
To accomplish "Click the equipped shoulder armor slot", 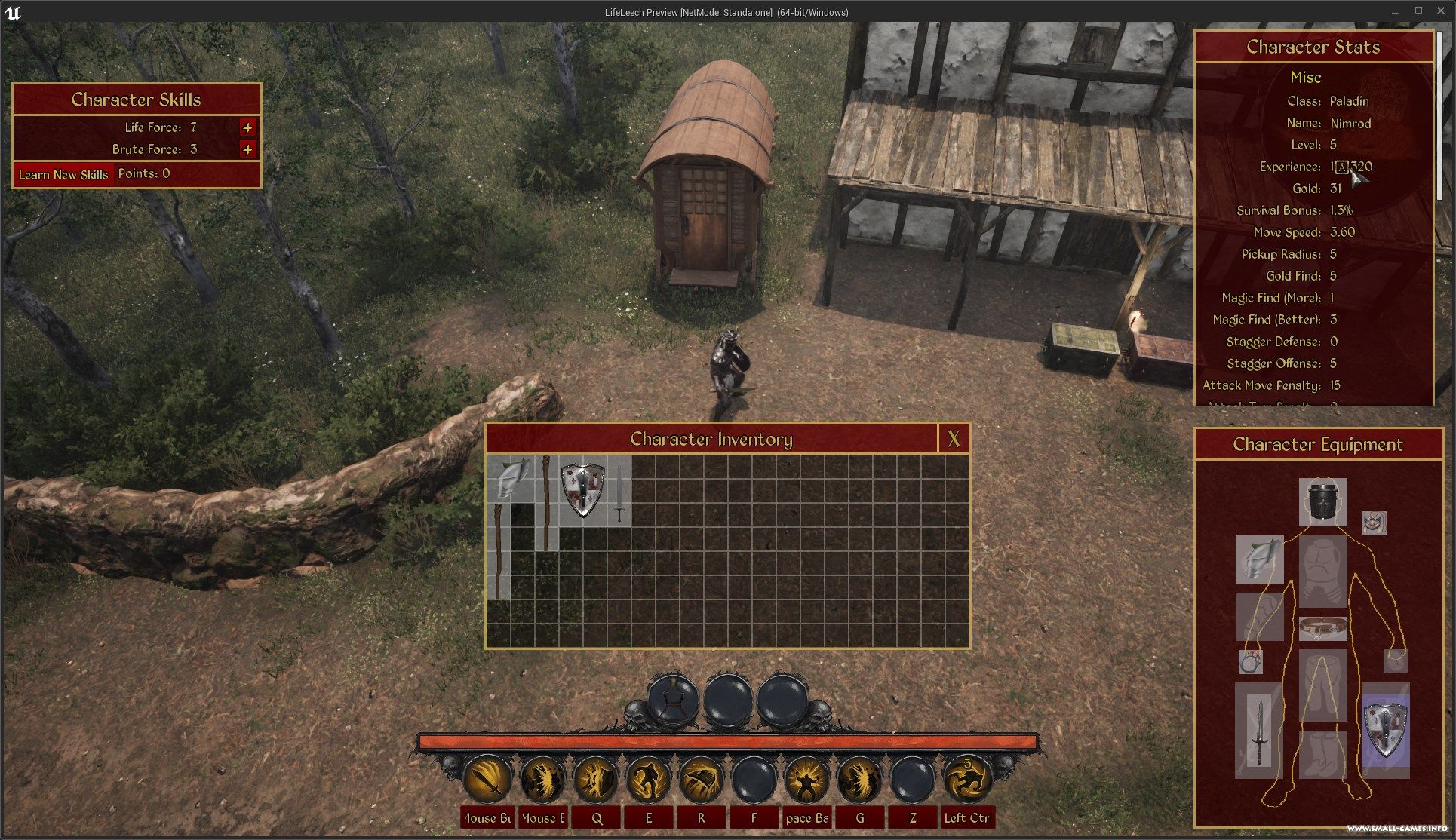I will point(1259,559).
